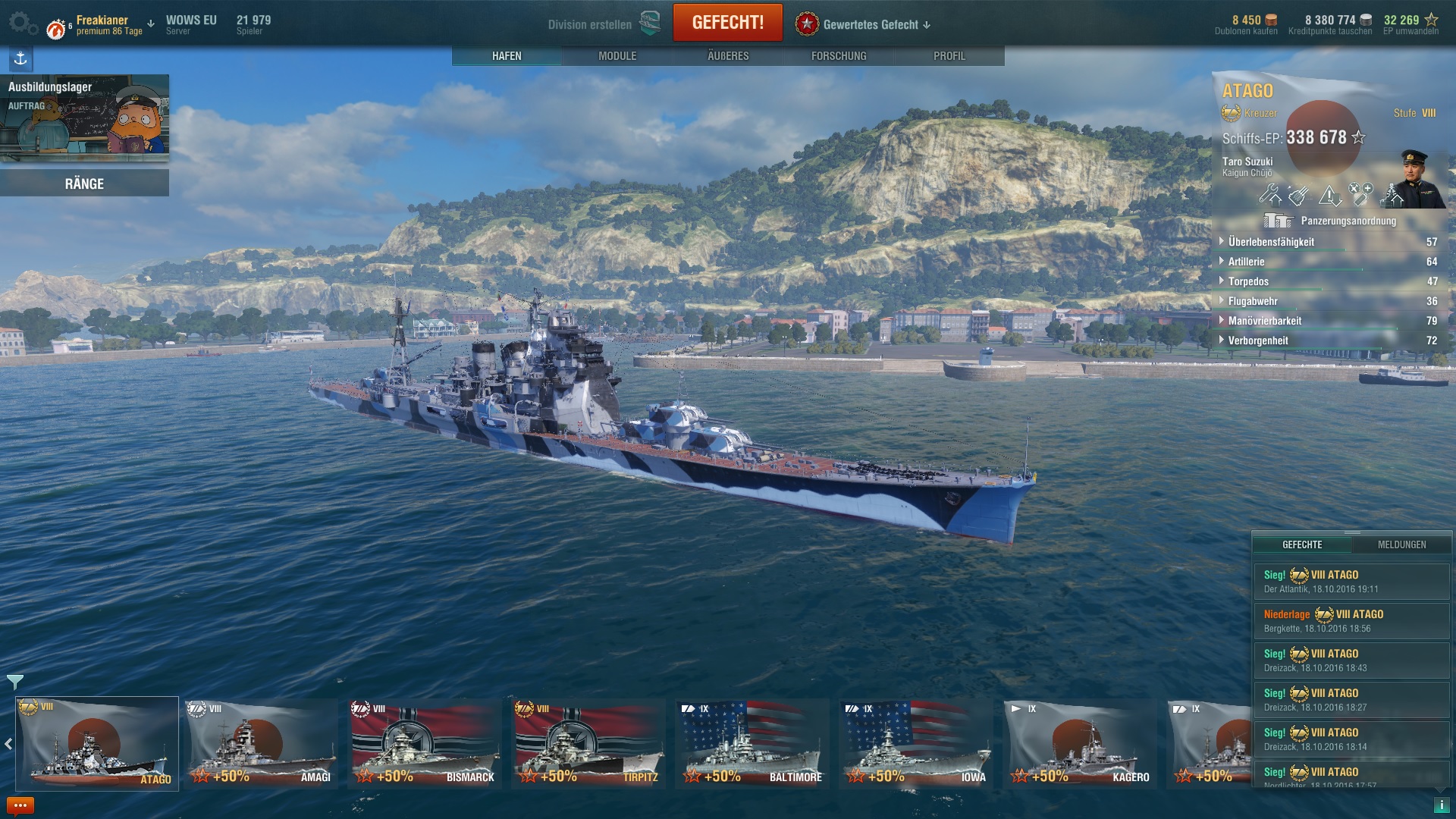Expand the Torpedos stats row
The width and height of the screenshot is (1456, 819).
tap(1248, 281)
